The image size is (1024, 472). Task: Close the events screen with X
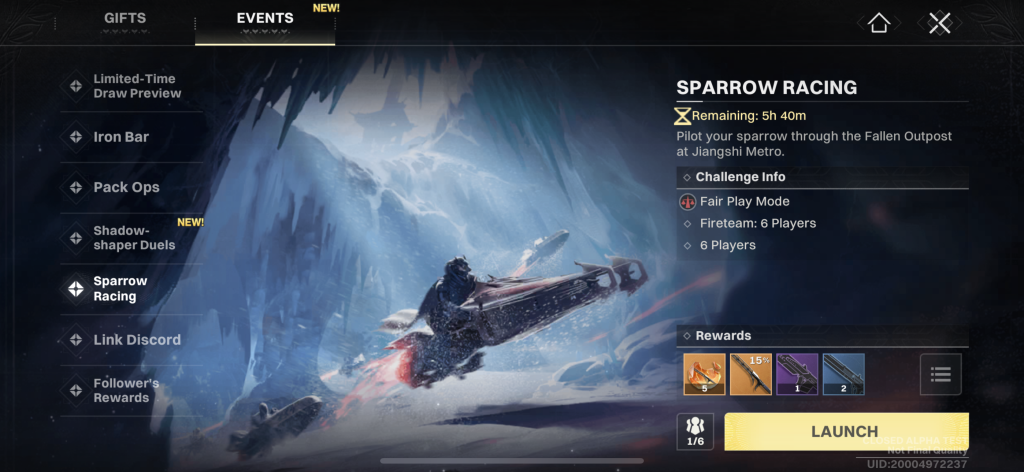pos(939,23)
